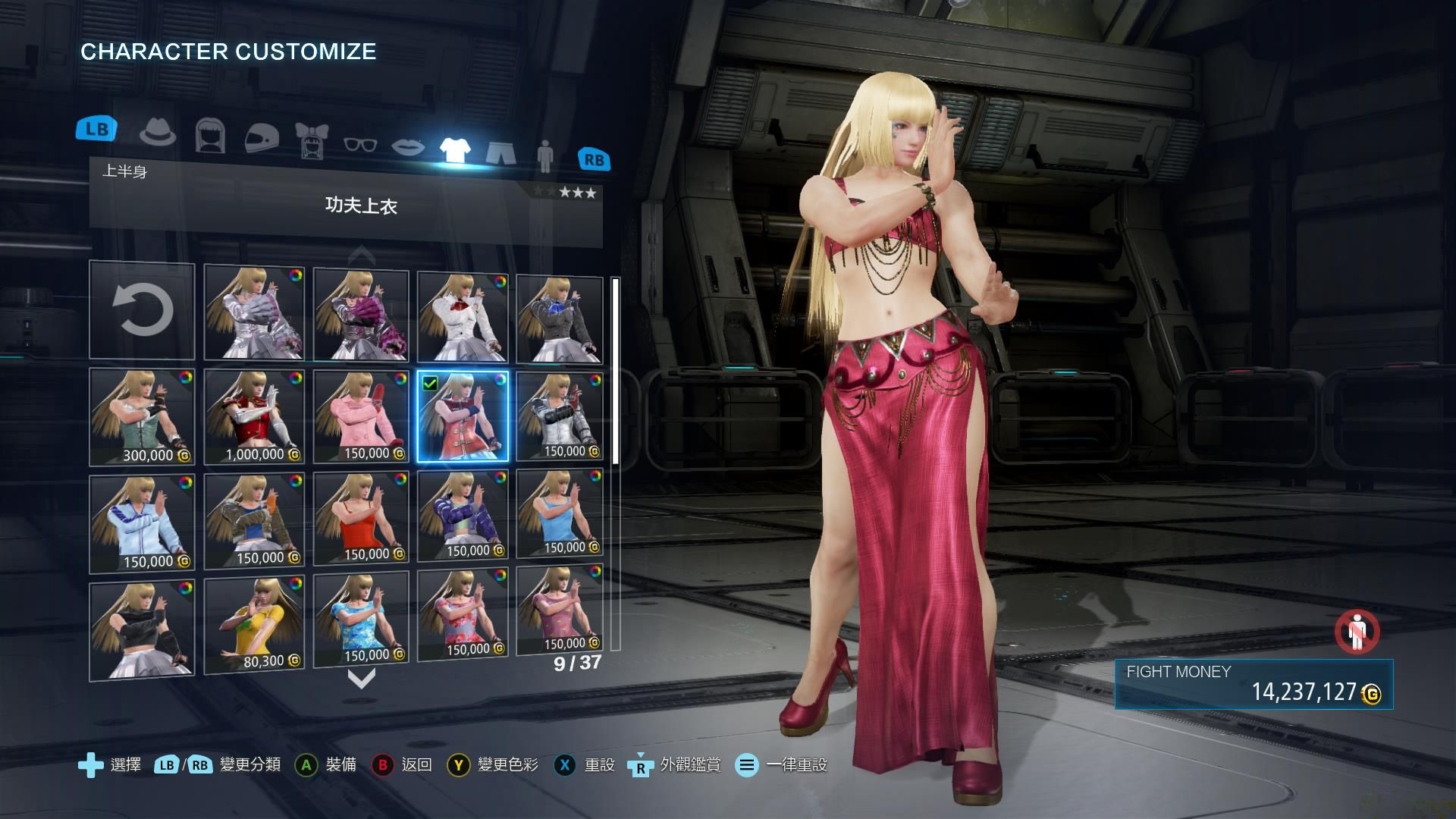This screenshot has width=1456, height=819.
Task: Select the shirt upper body tab
Action: click(455, 149)
